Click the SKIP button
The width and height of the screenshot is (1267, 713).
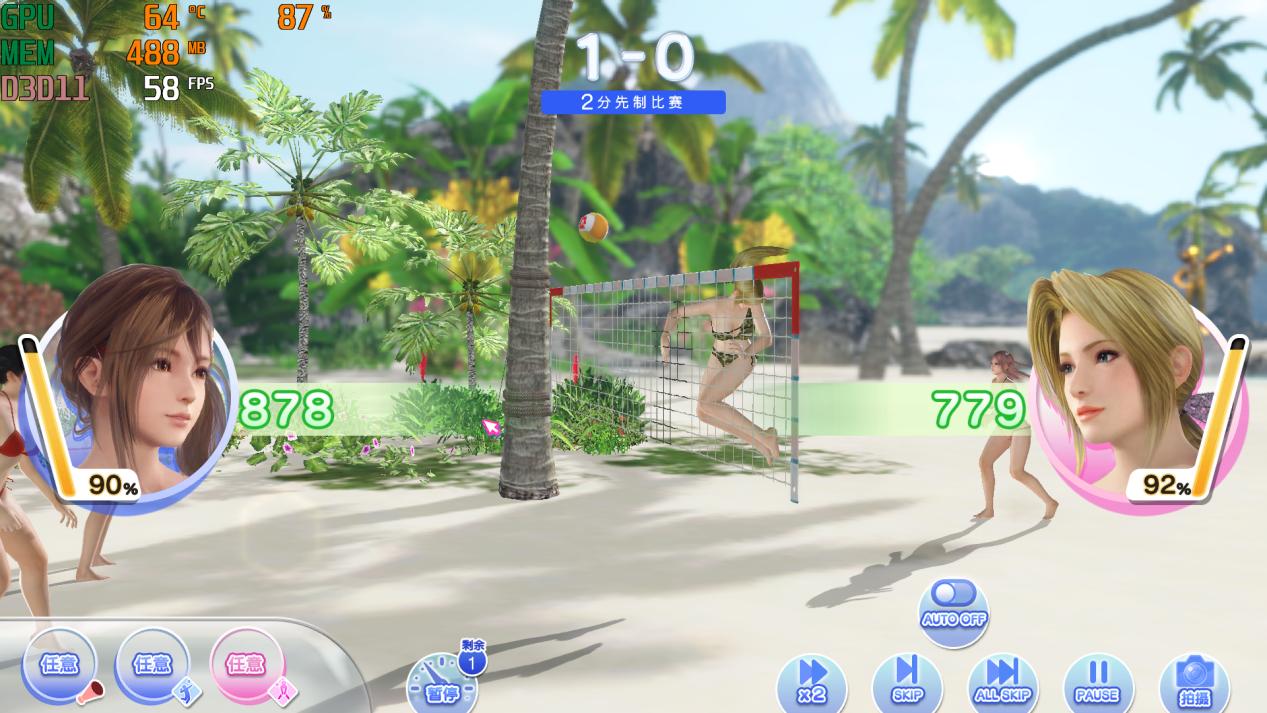(907, 681)
